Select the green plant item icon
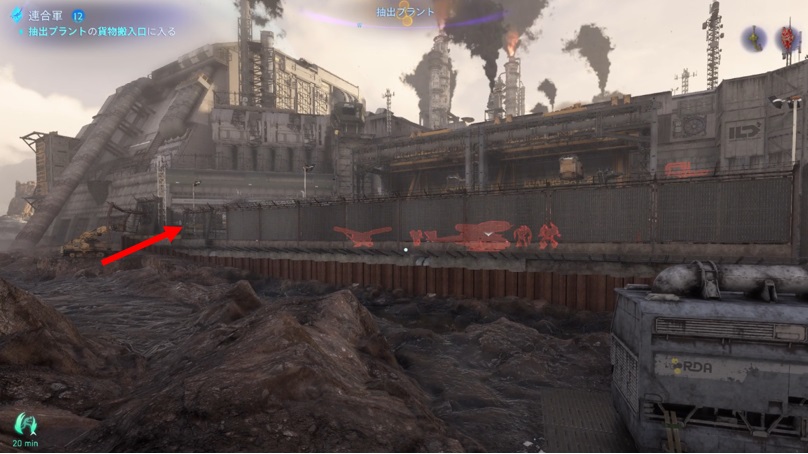The height and width of the screenshot is (454, 808). 755,38
